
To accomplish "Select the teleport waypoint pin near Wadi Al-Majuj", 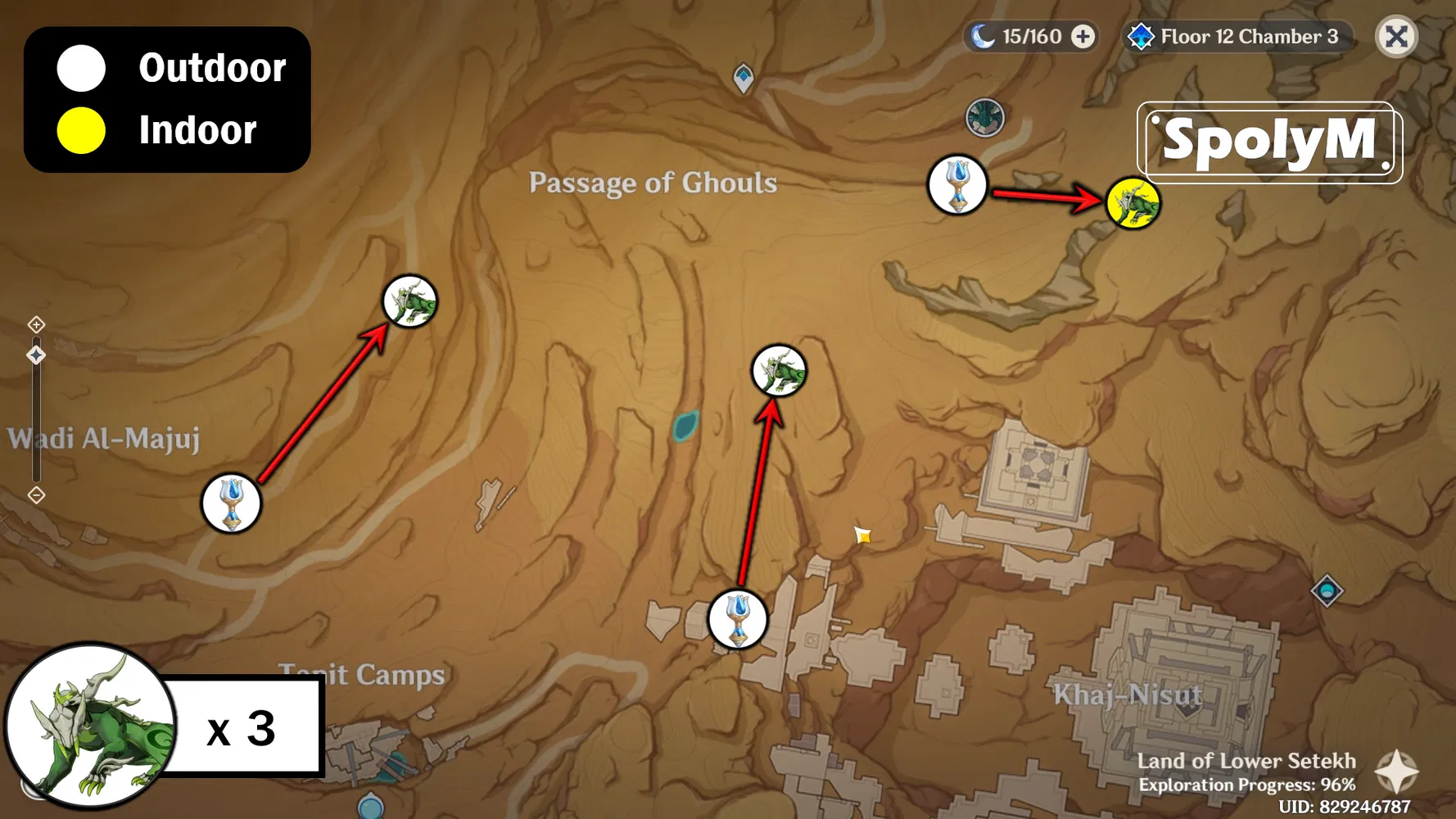I will pyautogui.click(x=232, y=505).
